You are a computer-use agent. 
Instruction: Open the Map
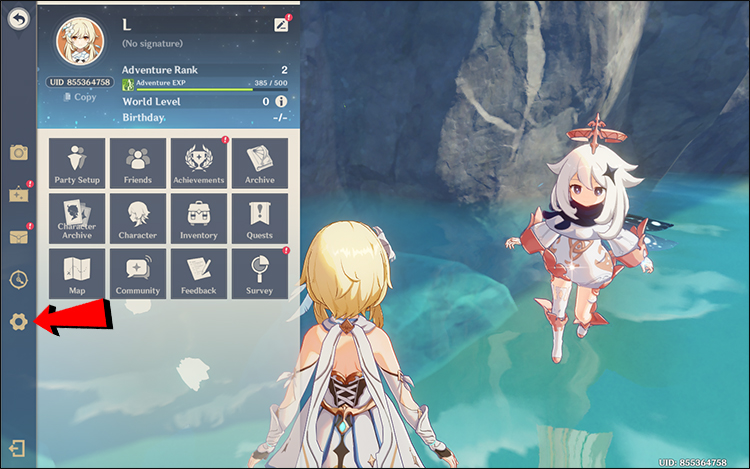77,274
